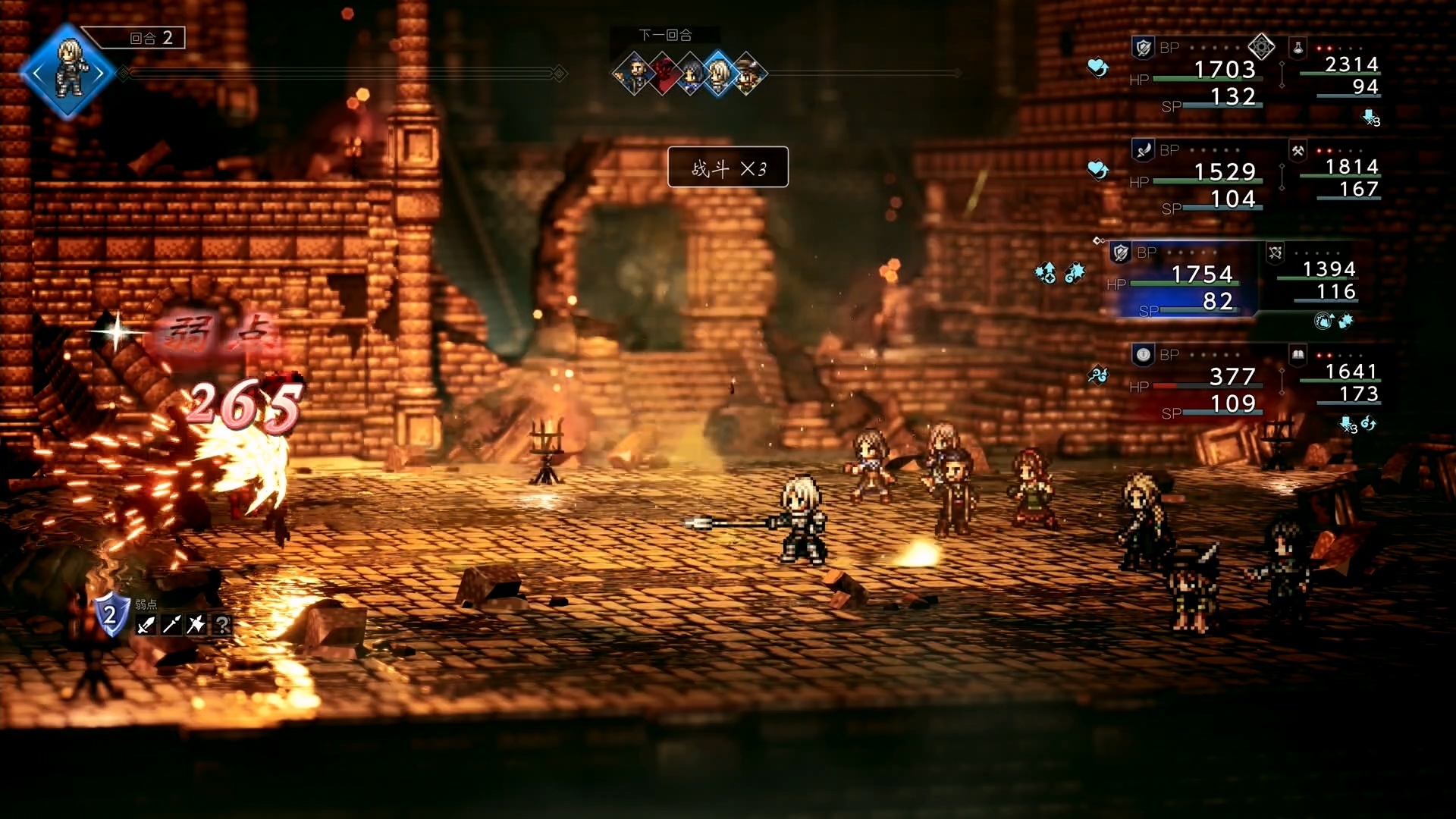
Task: Choose the book-job backup member with 1641 HP
Action: (x=1338, y=378)
